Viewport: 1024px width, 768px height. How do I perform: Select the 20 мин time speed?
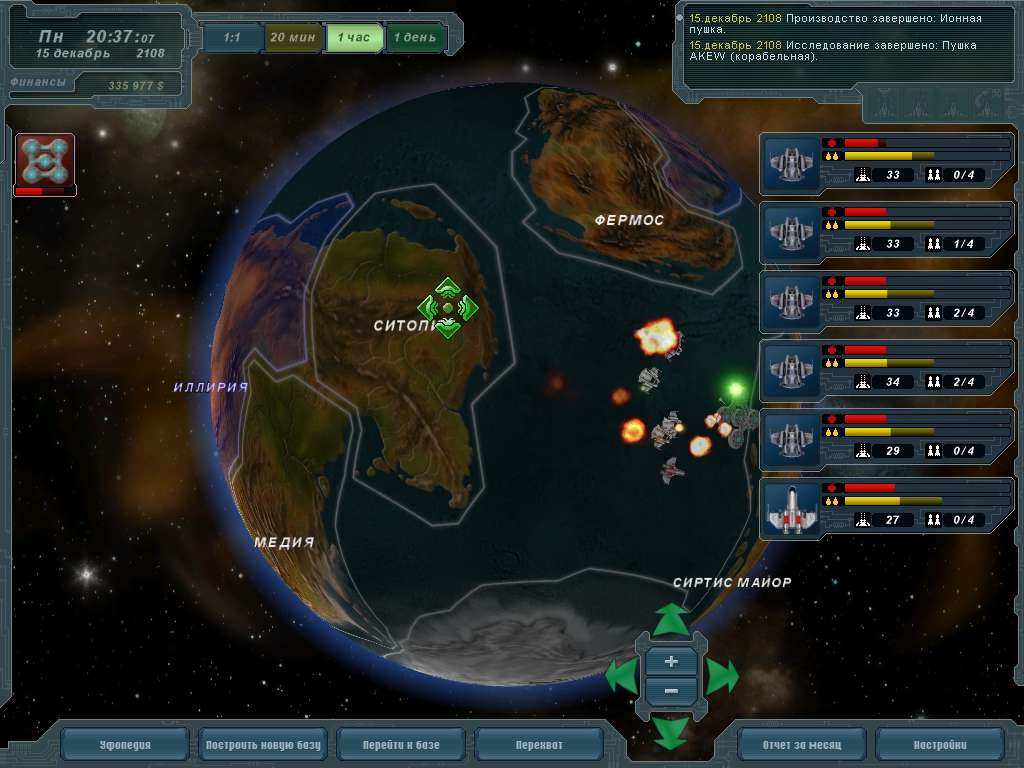tap(292, 38)
